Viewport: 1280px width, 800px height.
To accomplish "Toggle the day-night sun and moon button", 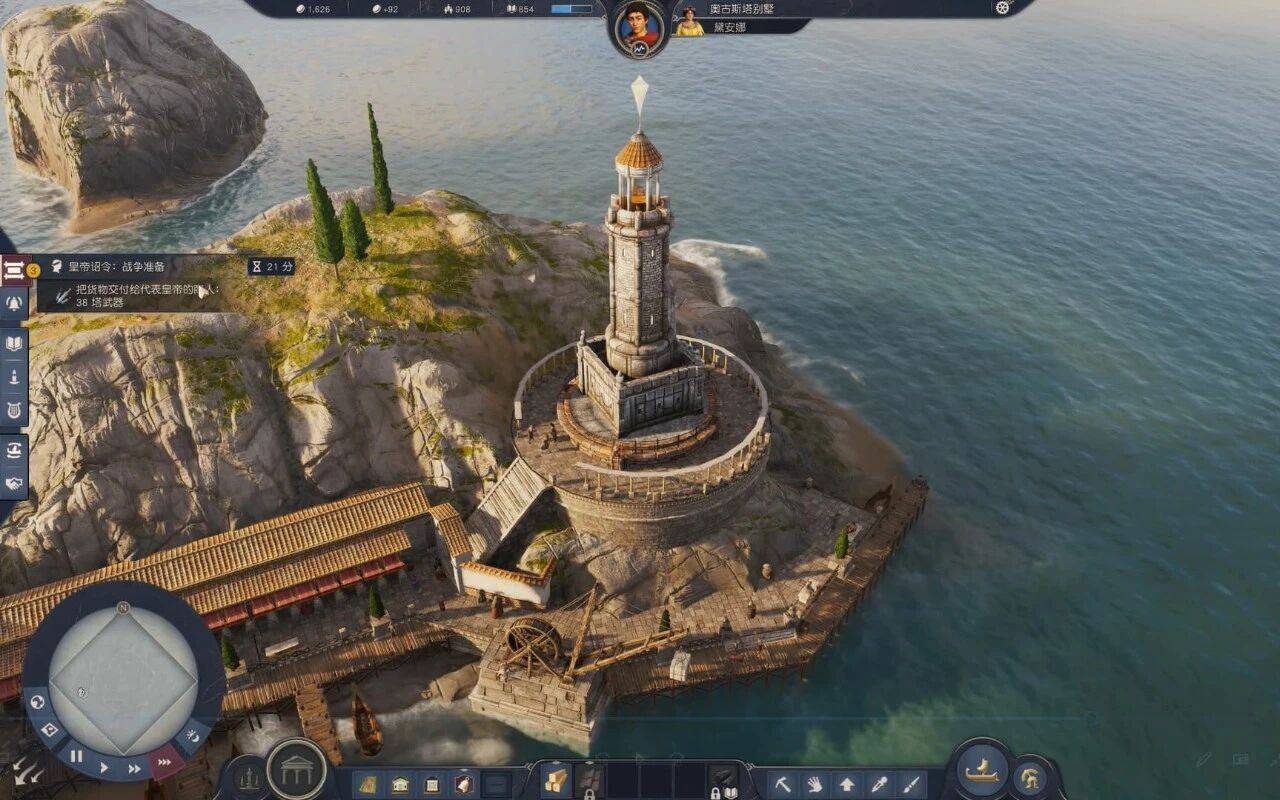I will [x=192, y=737].
